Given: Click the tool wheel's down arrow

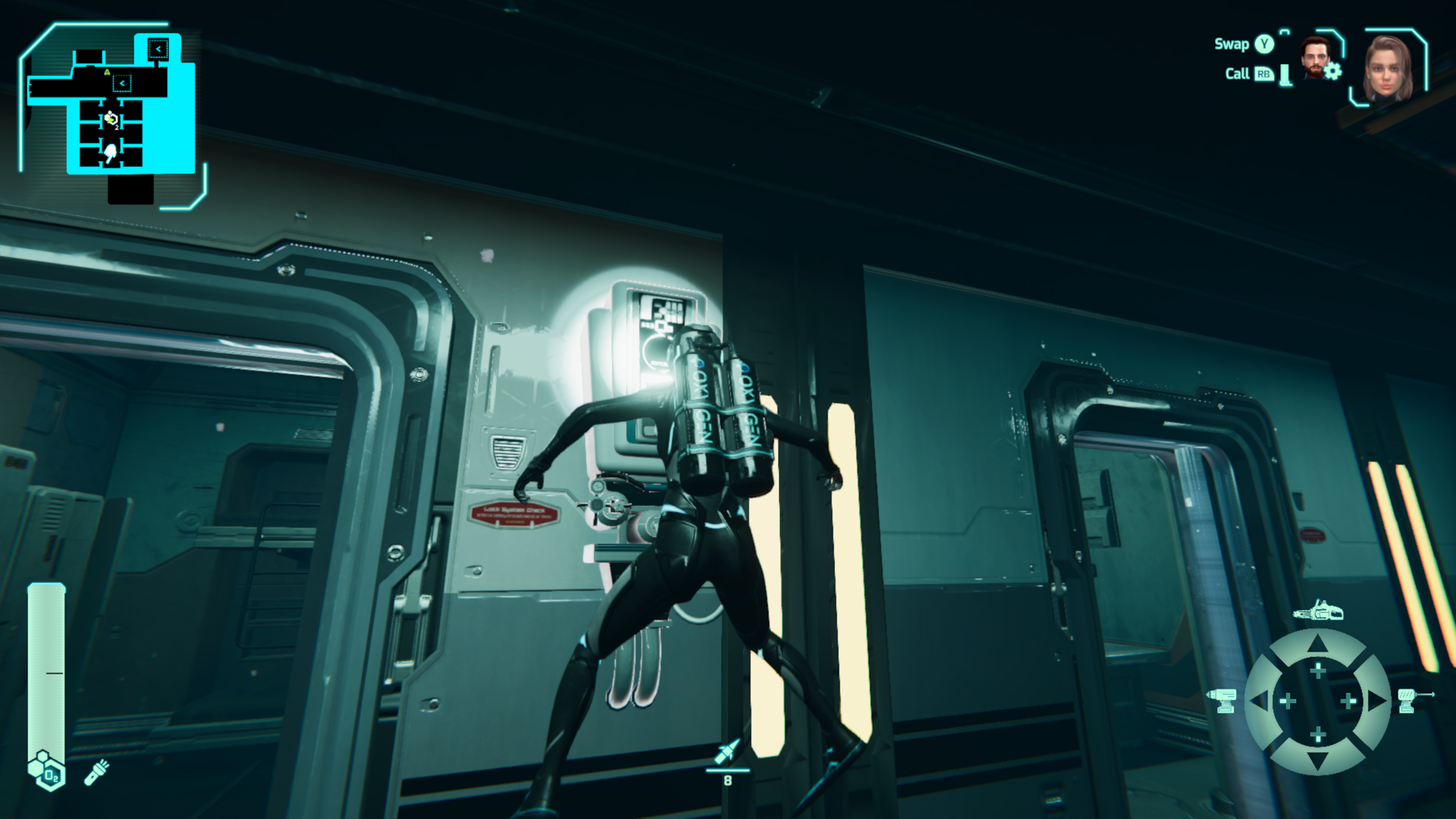Looking at the screenshot, I should point(1318,760).
